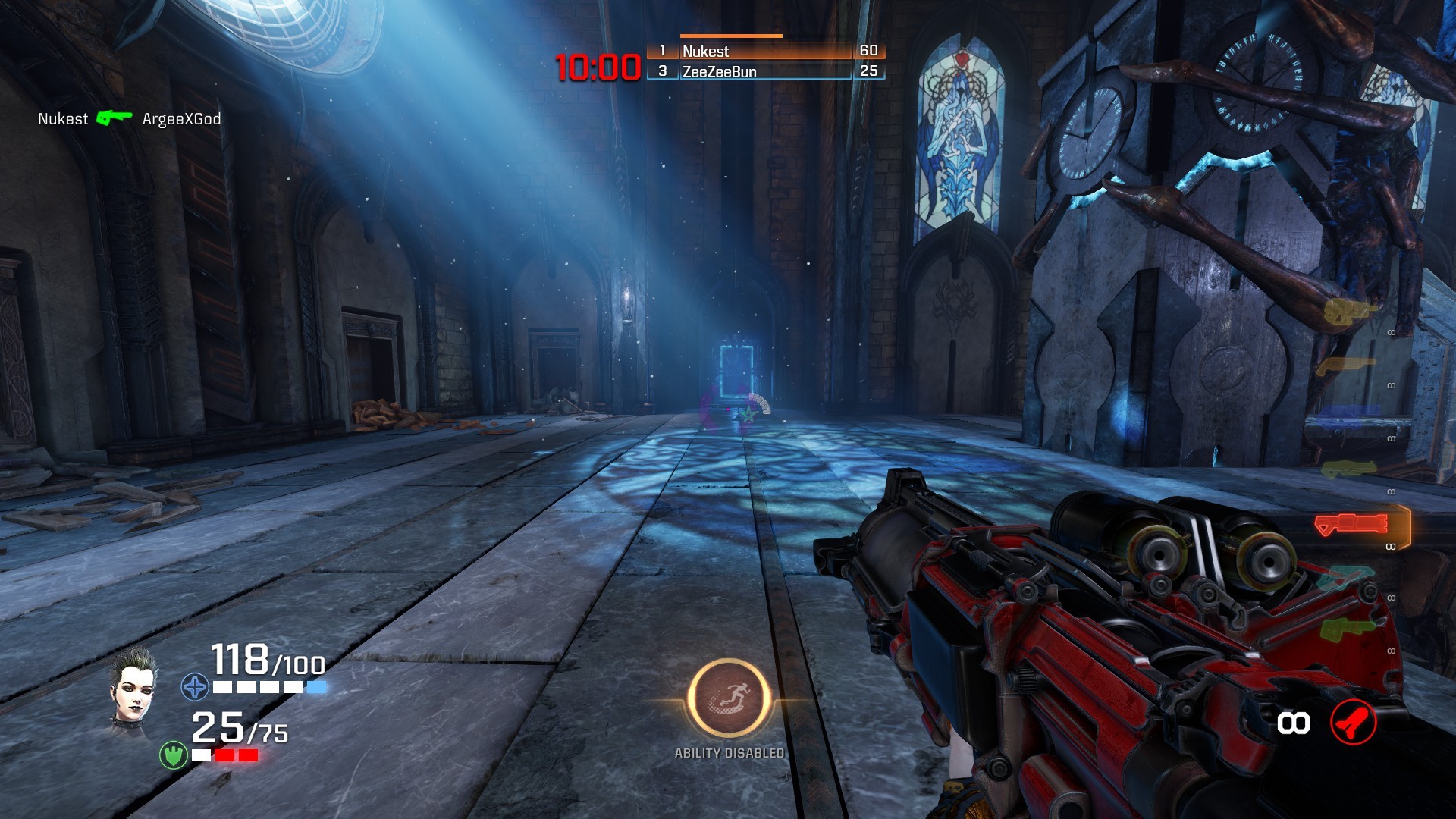Select Nukest's row in the scoreboard
The width and height of the screenshot is (1456, 819).
click(x=764, y=51)
